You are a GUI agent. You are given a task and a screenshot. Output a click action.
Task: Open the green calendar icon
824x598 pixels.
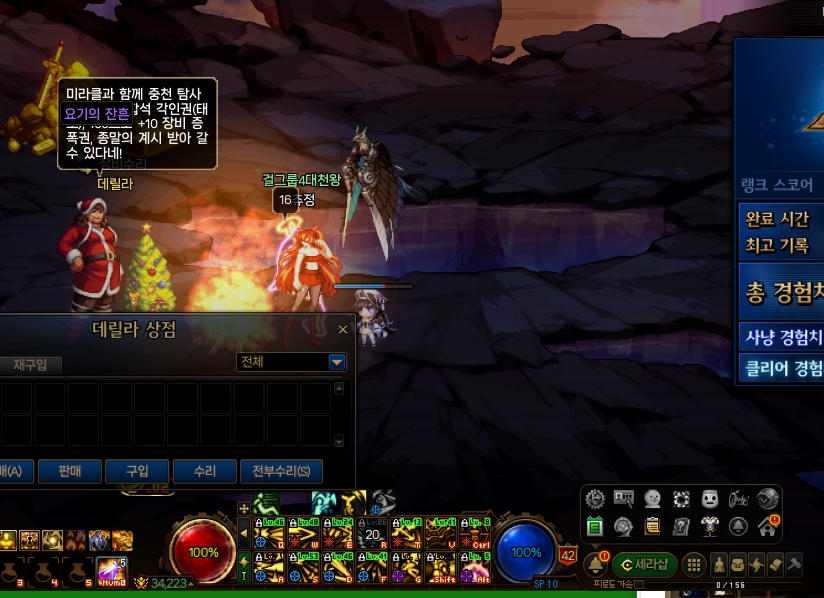coord(594,525)
